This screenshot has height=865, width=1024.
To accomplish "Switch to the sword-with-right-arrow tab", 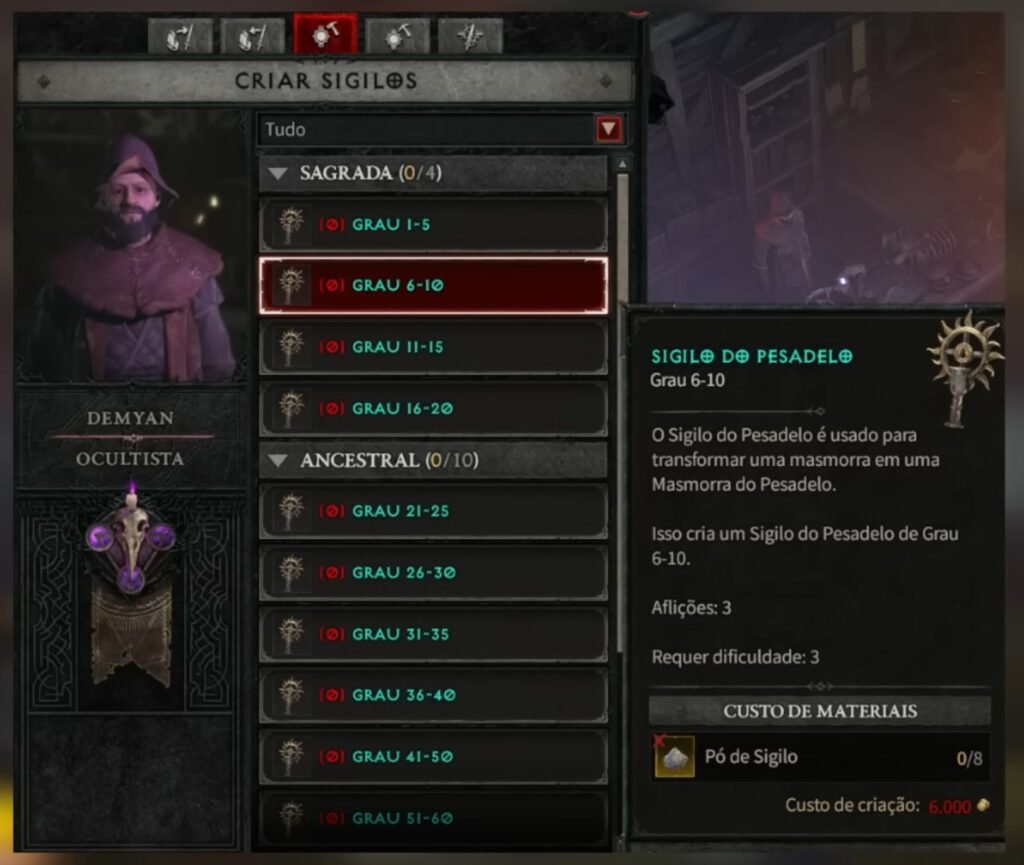I will click(x=181, y=36).
